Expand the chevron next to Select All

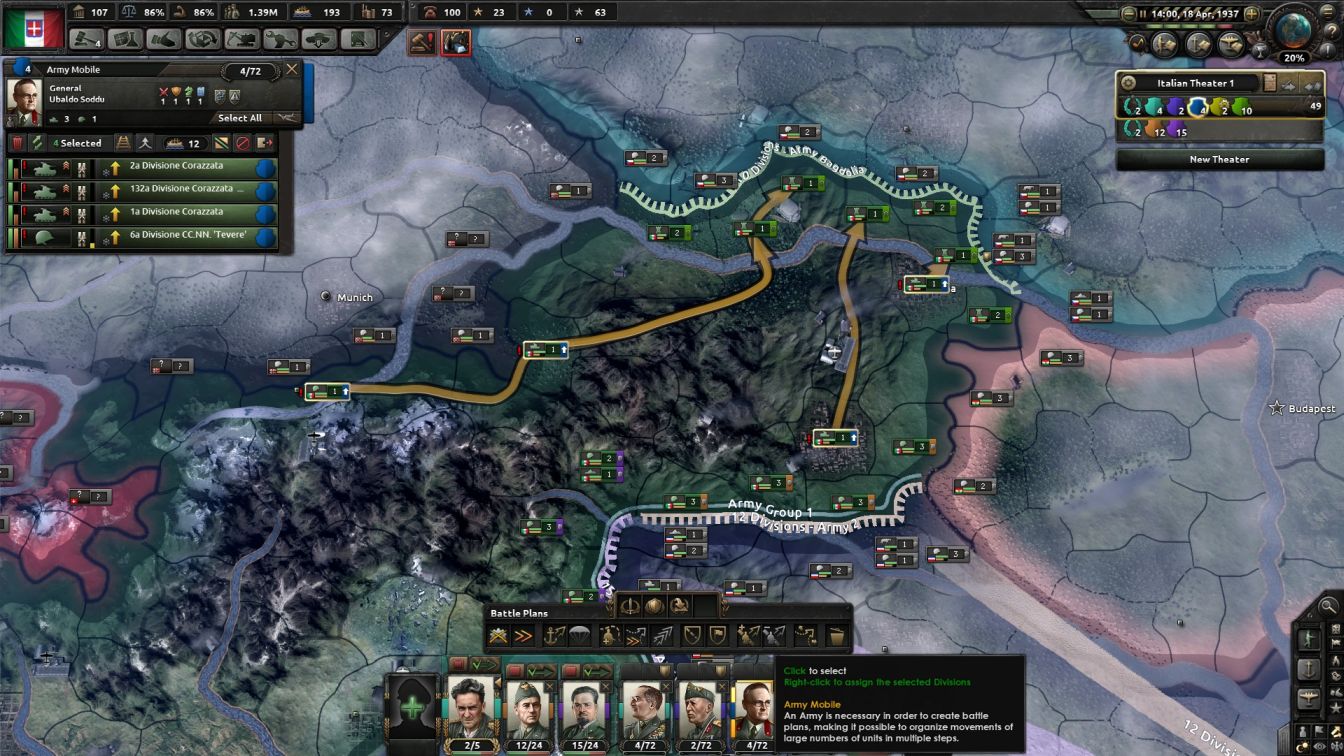pyautogui.click(x=287, y=117)
